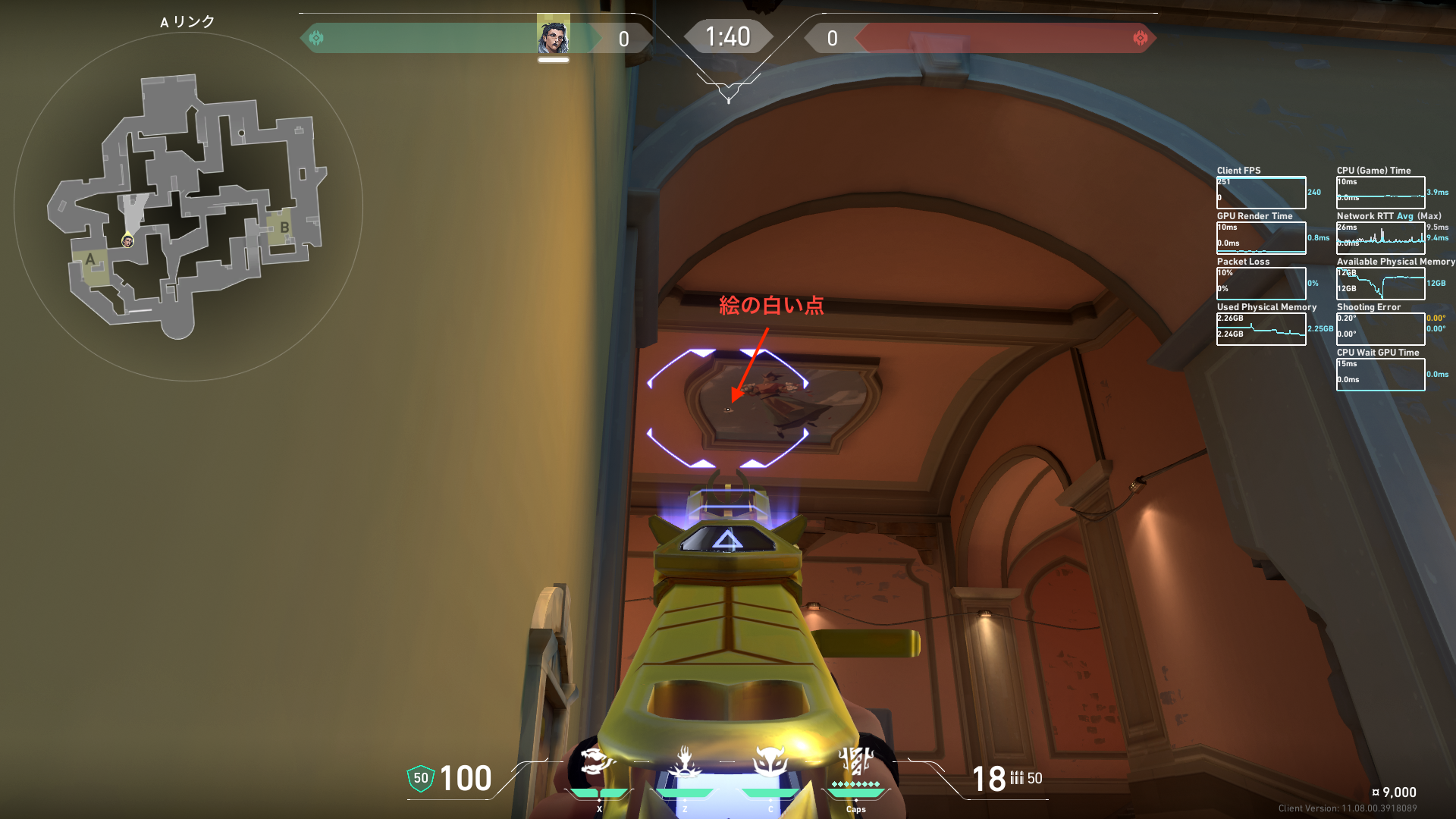1456x819 pixels.
Task: Select the A site marker on minimap
Action: [x=91, y=260]
